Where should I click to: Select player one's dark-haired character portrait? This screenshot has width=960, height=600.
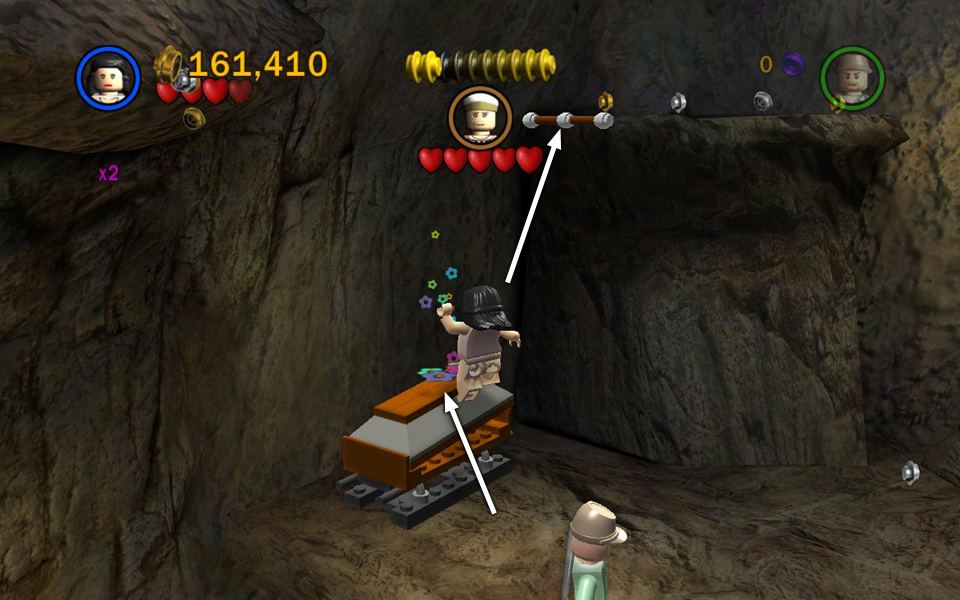click(x=108, y=79)
